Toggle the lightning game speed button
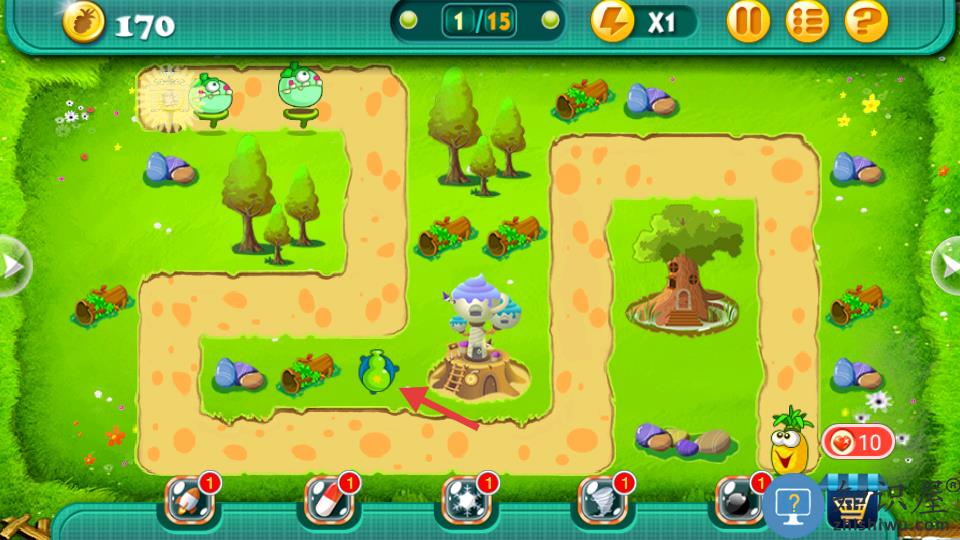The width and height of the screenshot is (960, 540). [x=613, y=21]
